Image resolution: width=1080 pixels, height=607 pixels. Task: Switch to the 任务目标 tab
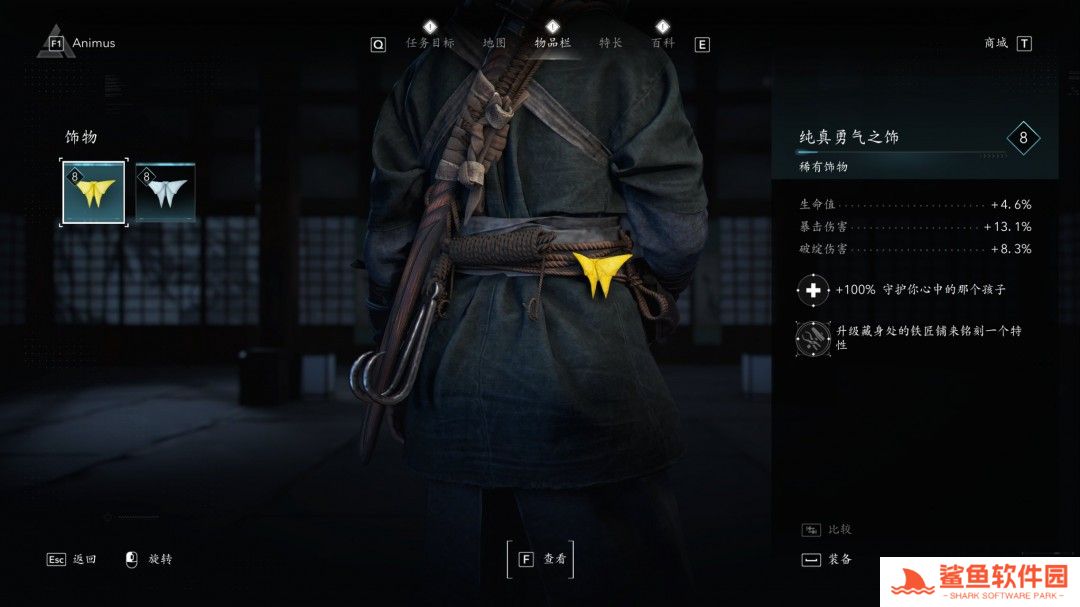pos(430,43)
